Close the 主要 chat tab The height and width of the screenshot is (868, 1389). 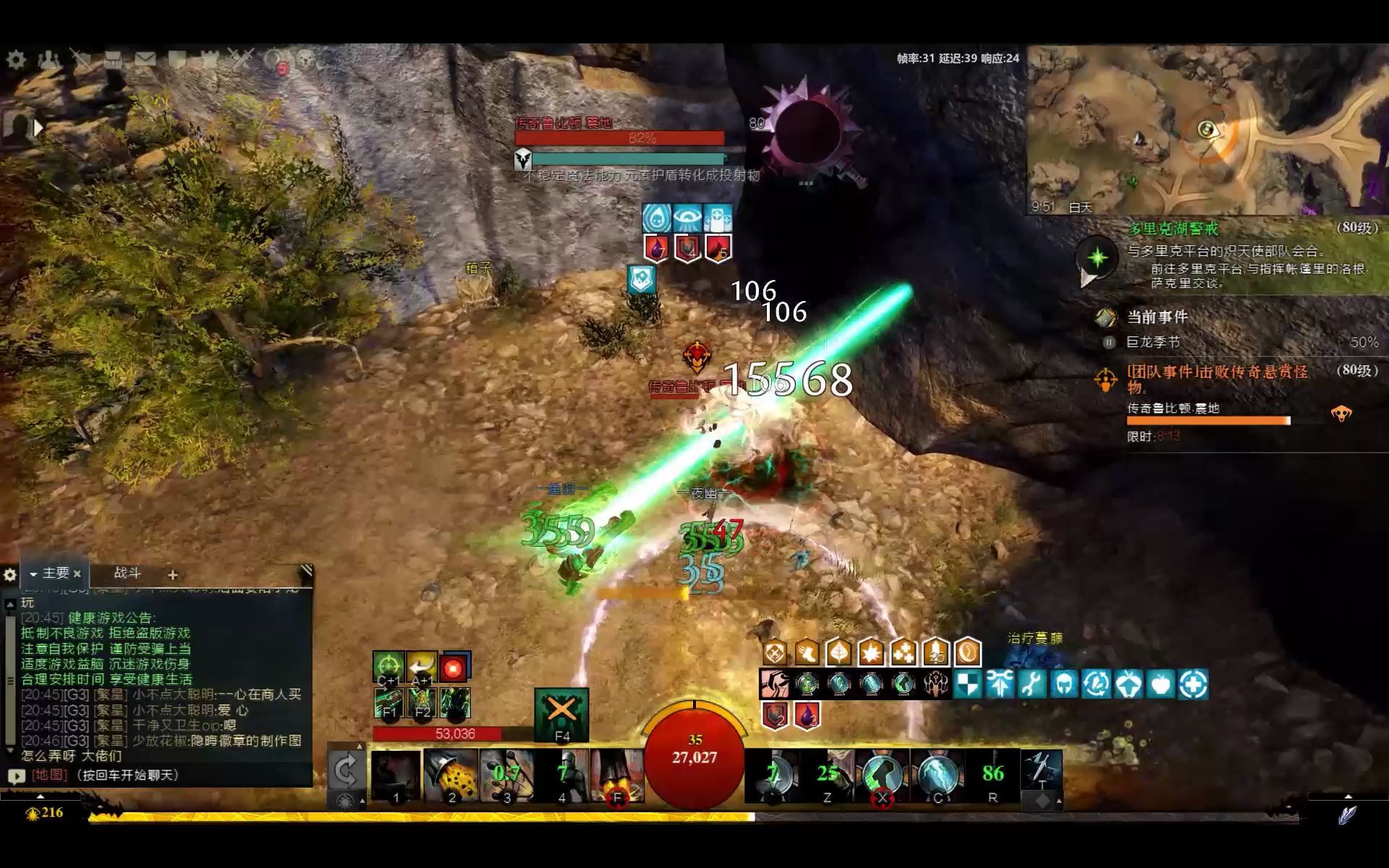77,574
